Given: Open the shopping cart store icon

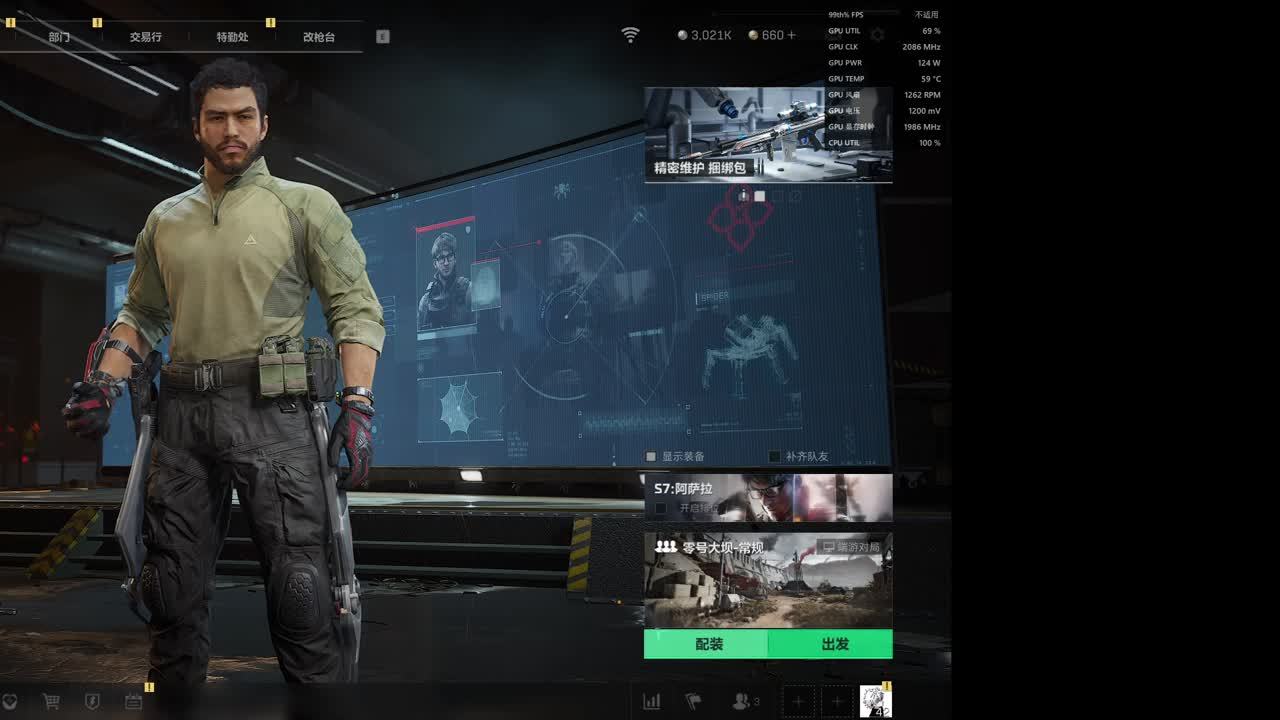Looking at the screenshot, I should point(51,702).
